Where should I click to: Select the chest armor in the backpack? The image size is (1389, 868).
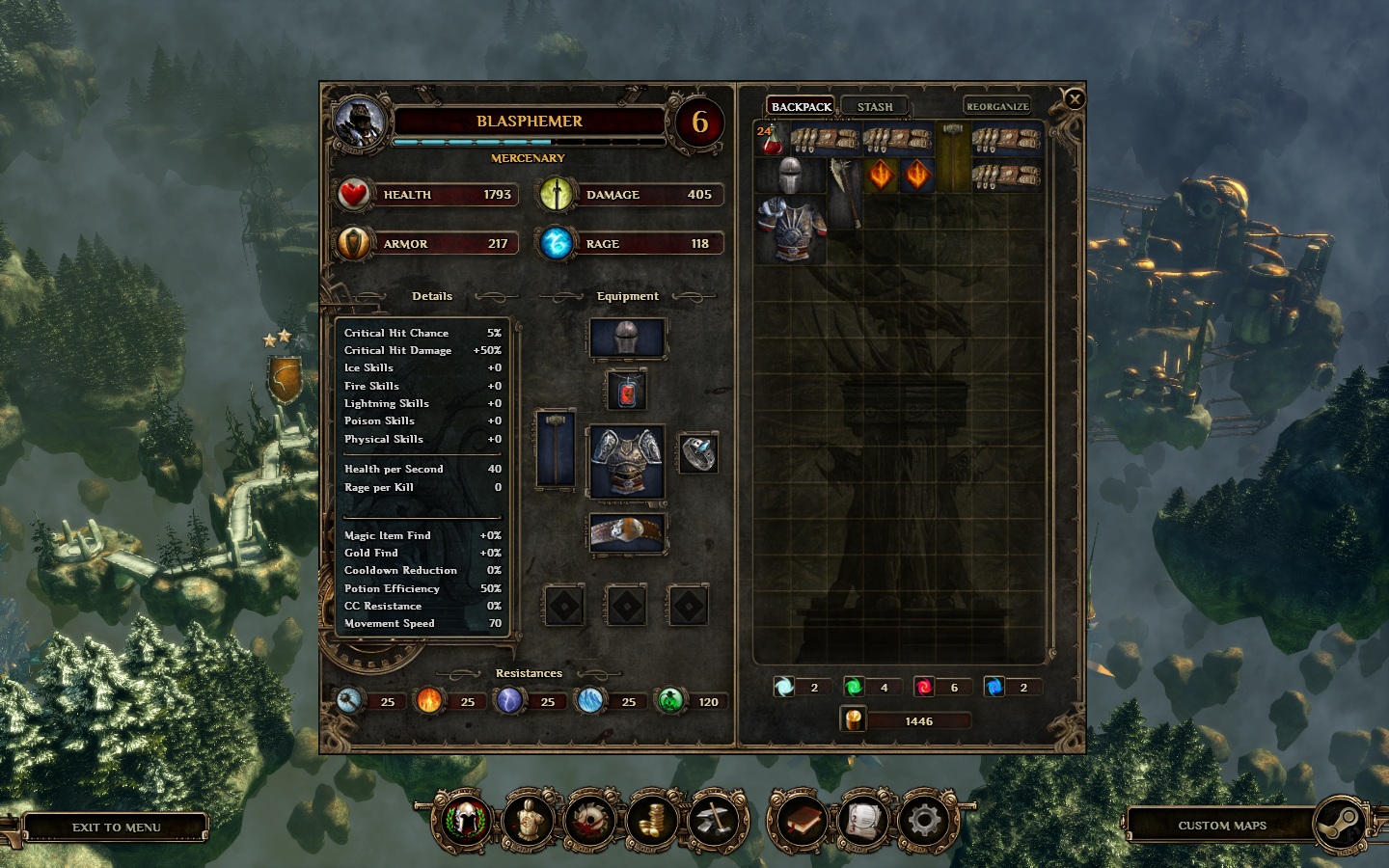(792, 229)
